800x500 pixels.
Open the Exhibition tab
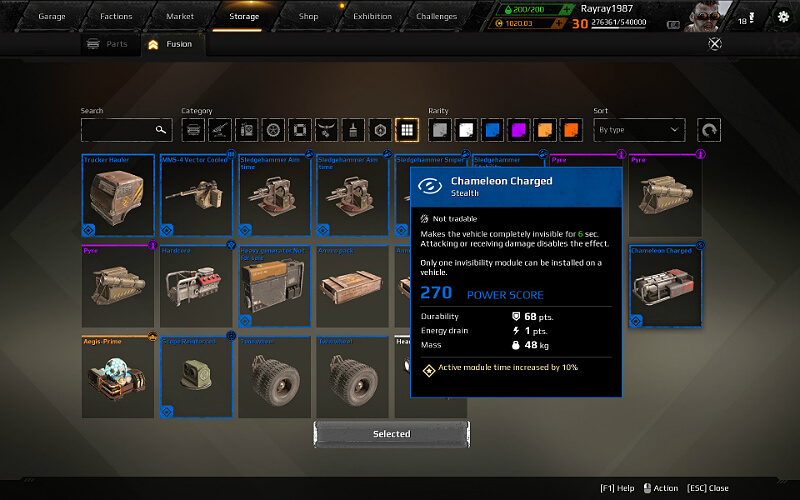(x=372, y=17)
